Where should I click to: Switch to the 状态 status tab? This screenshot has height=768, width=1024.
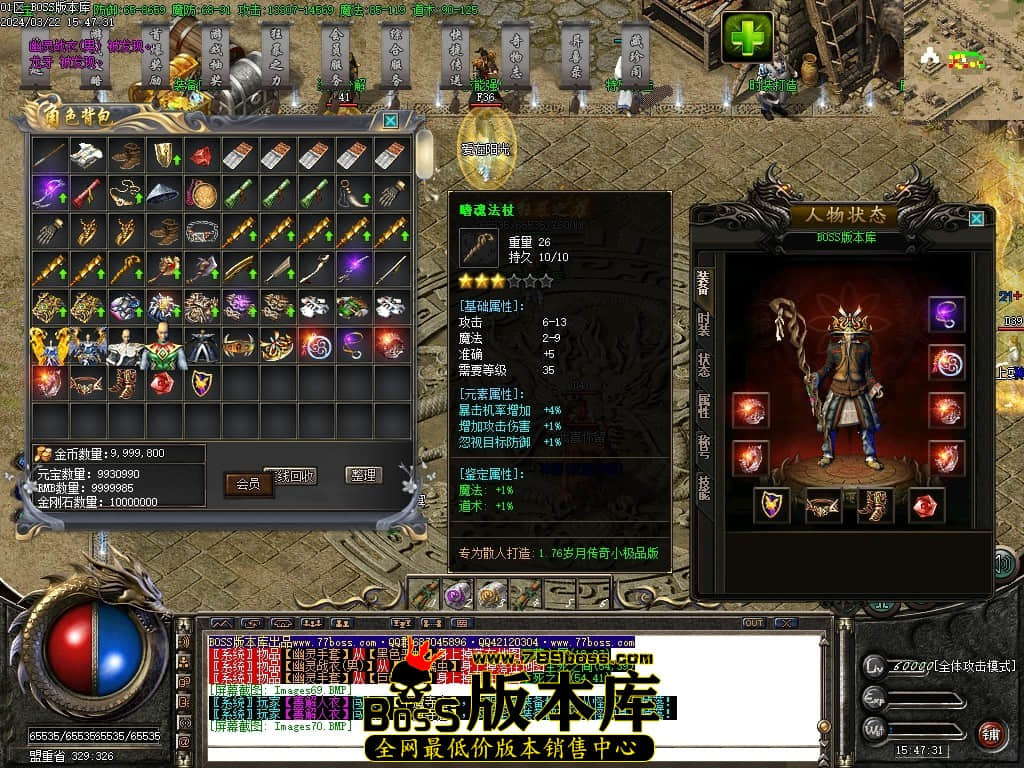tap(703, 363)
